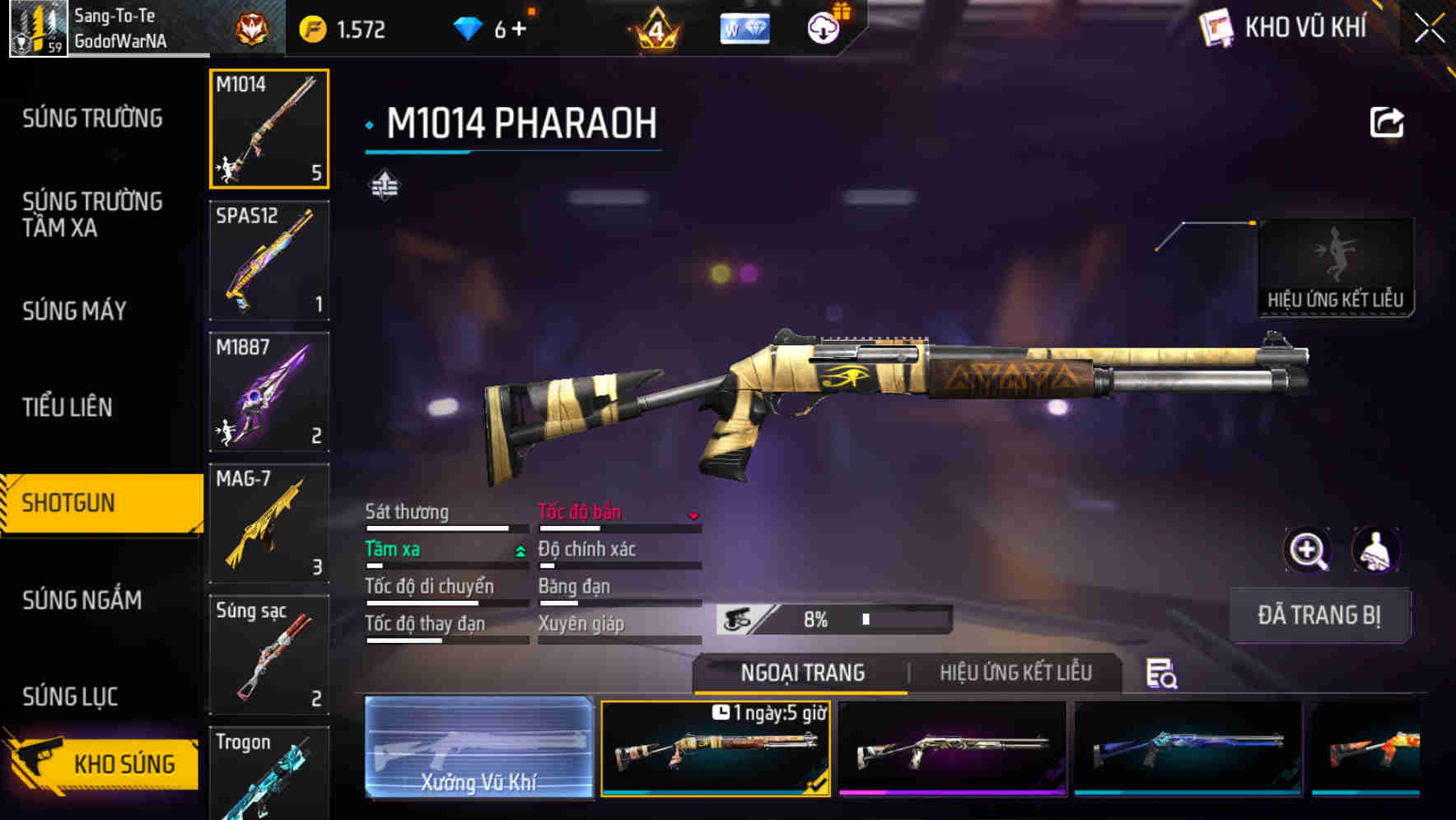Click the cloud download gift icon

pos(824,27)
